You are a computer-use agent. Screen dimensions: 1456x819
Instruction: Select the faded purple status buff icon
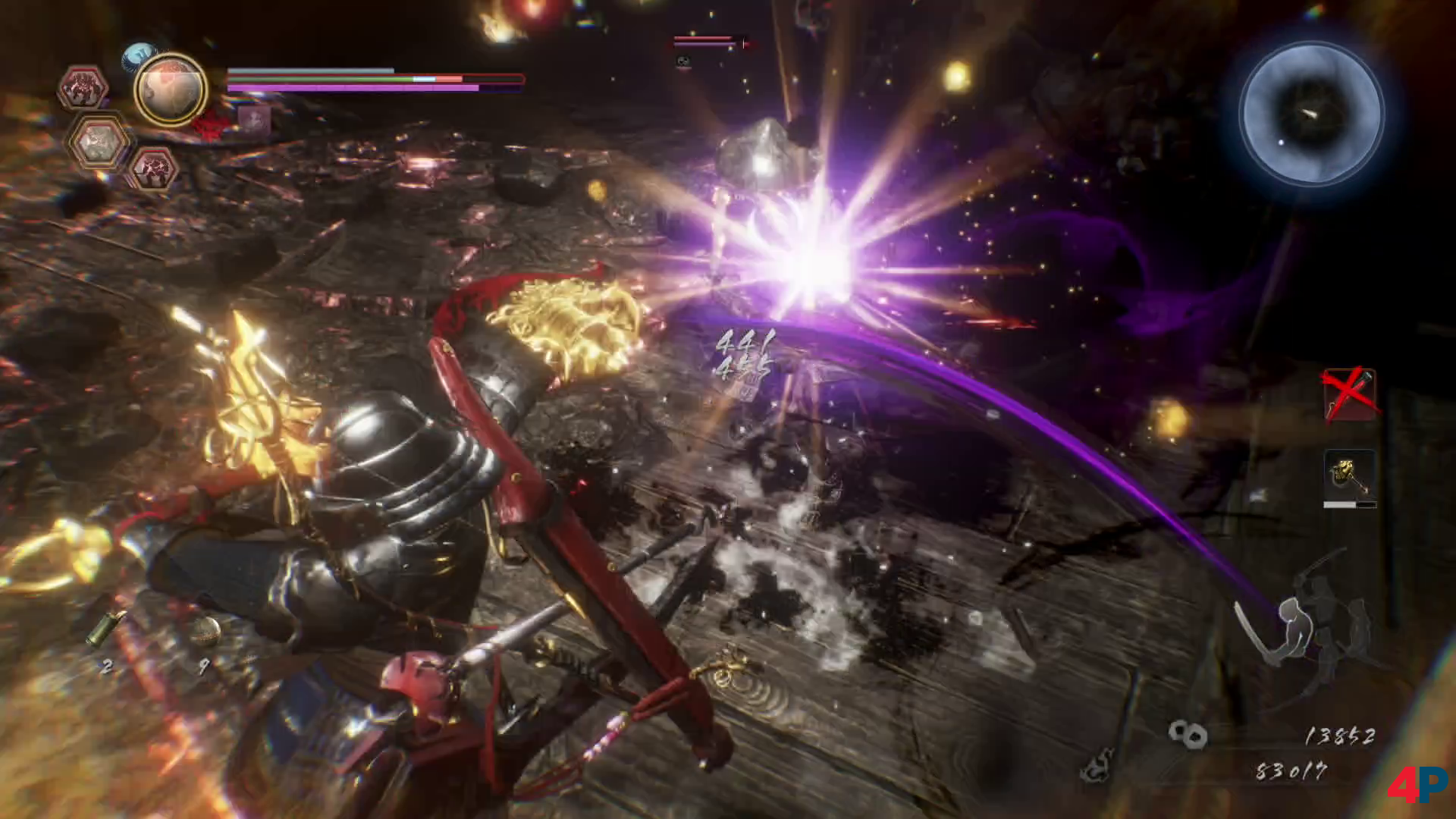253,120
